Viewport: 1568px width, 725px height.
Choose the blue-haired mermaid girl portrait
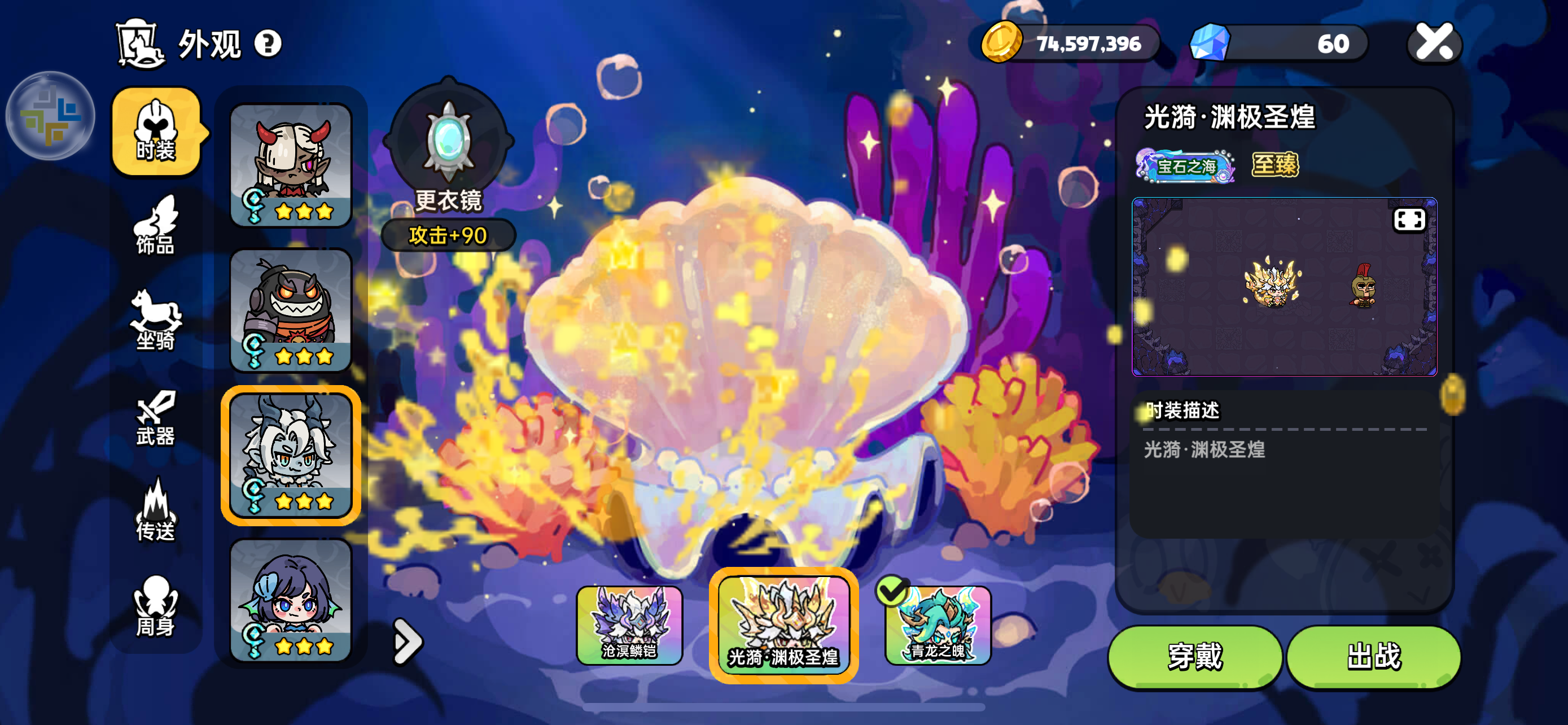pos(291,600)
